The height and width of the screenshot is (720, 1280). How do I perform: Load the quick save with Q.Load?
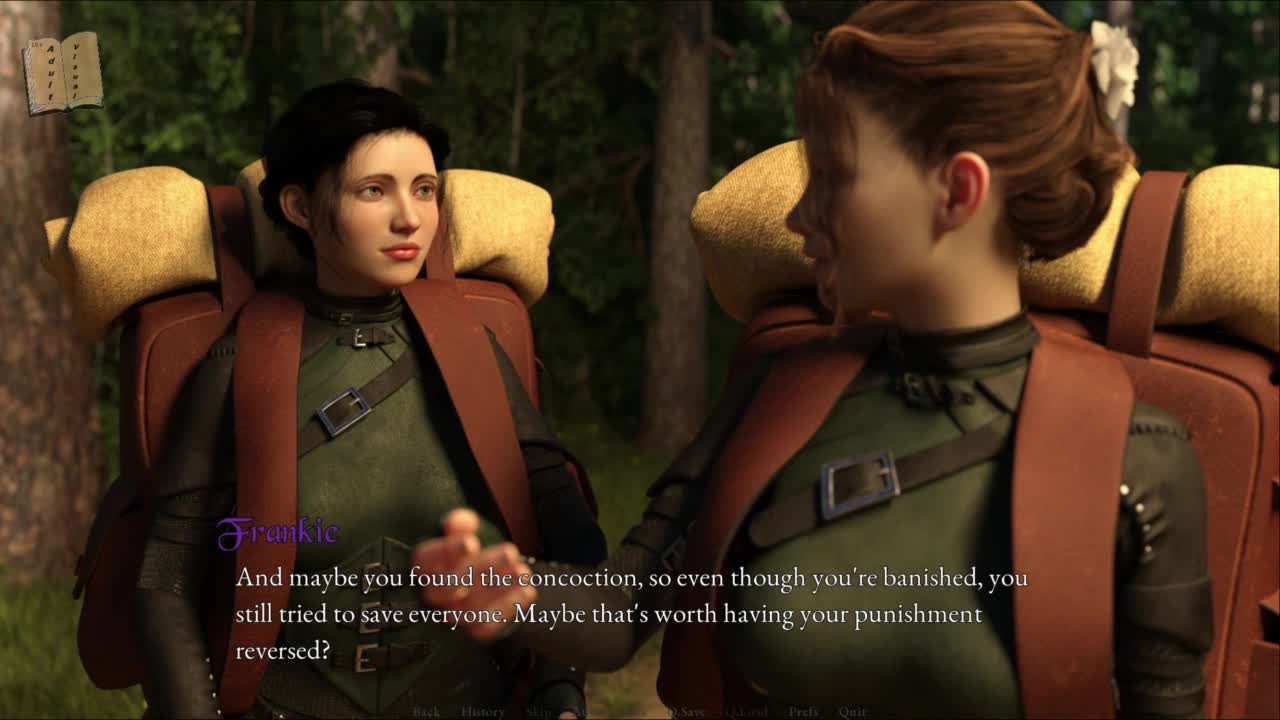tap(746, 712)
